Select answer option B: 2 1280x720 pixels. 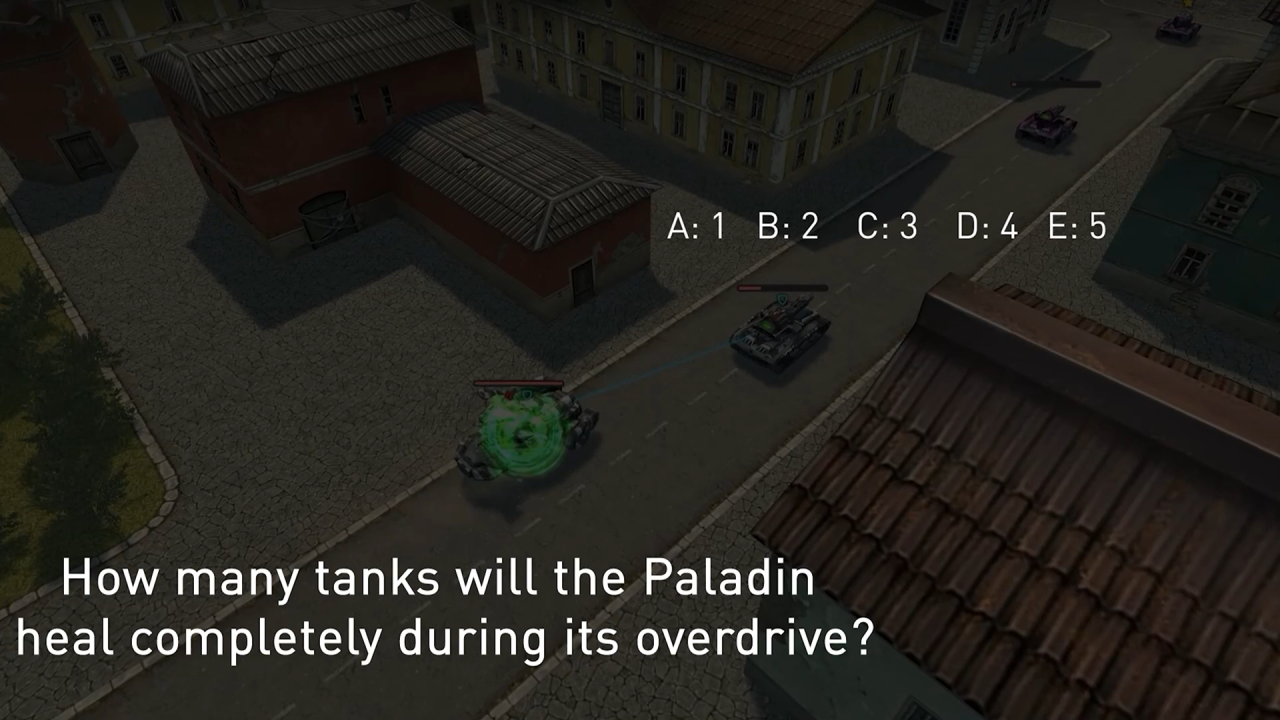[788, 227]
